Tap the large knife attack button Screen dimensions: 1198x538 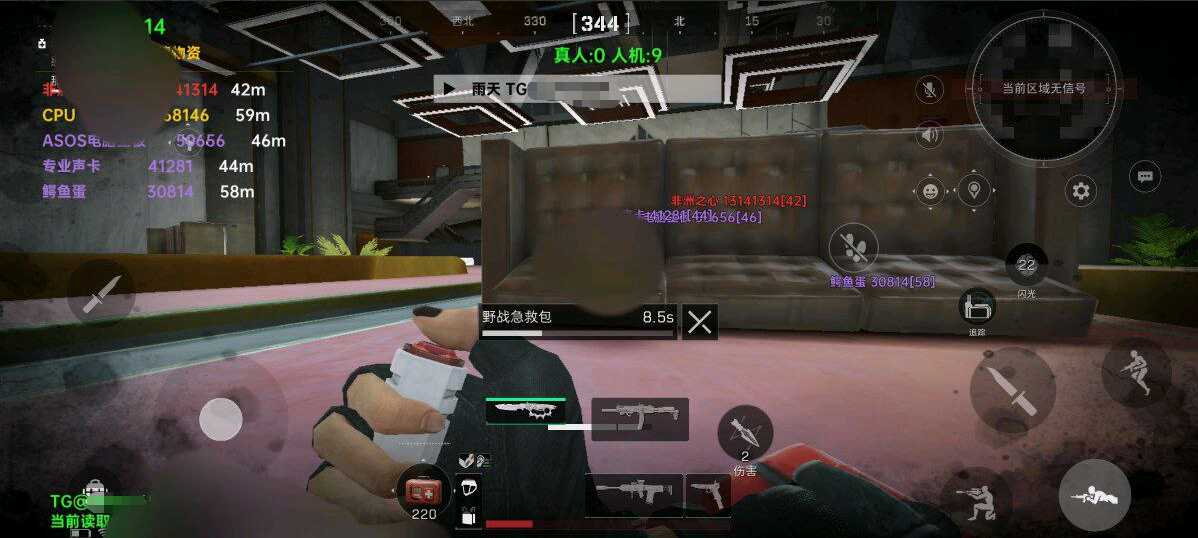[x=1012, y=389]
